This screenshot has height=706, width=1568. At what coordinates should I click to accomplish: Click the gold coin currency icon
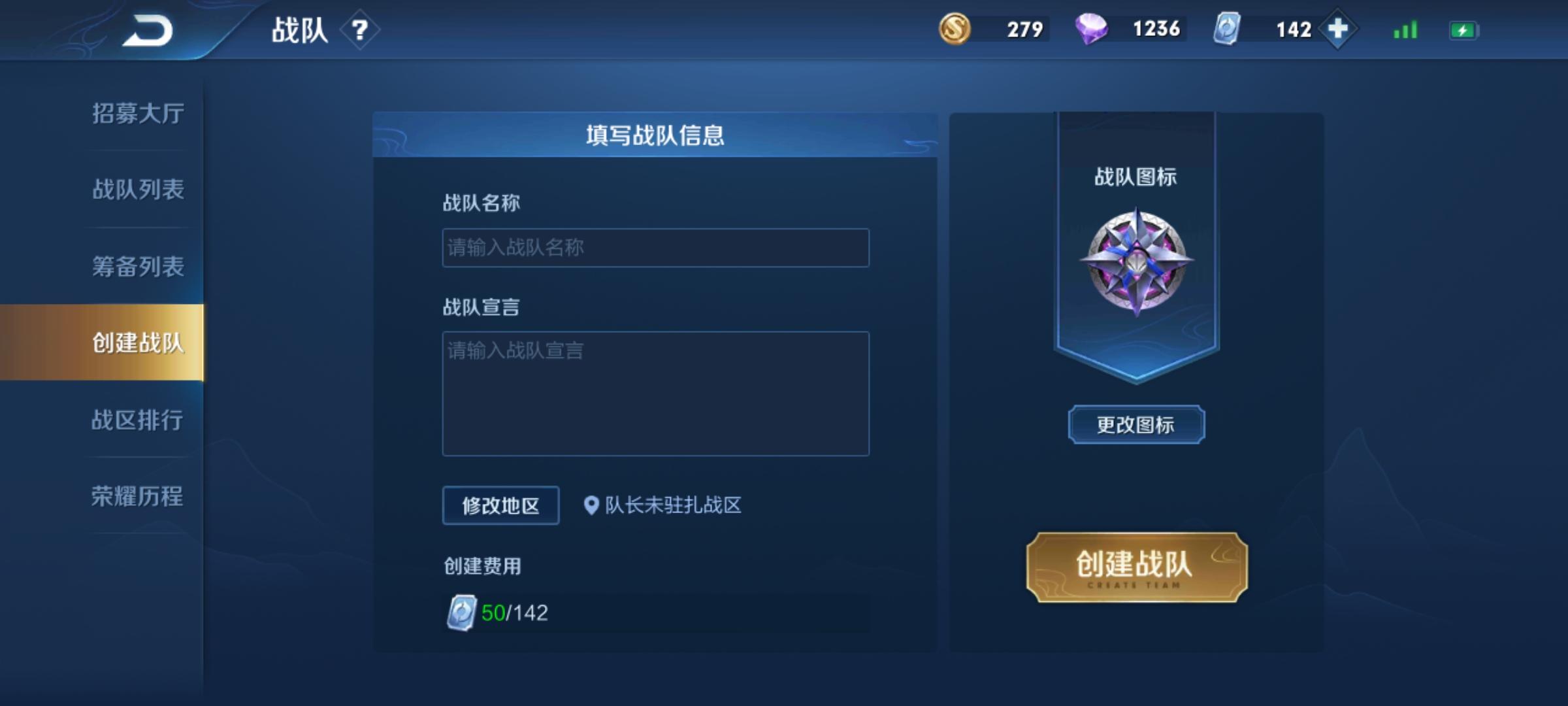click(x=956, y=29)
